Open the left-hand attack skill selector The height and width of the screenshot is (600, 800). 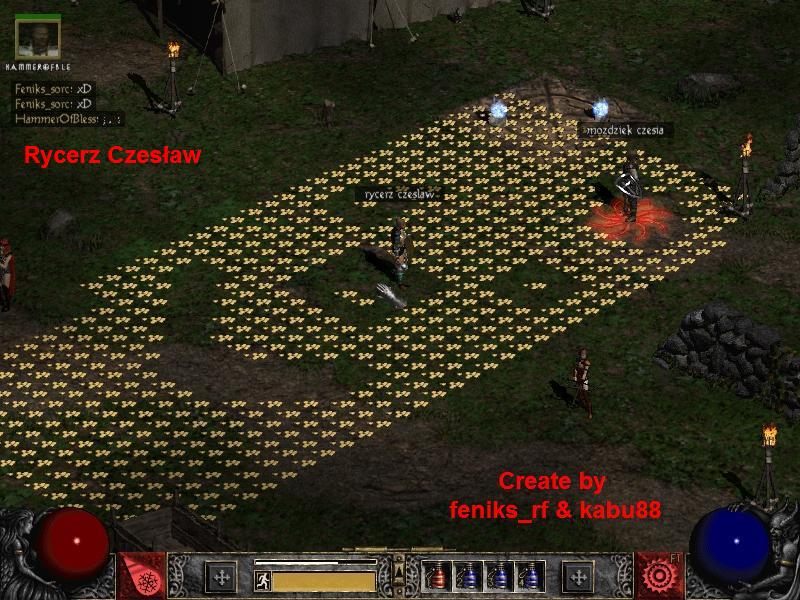point(141,576)
